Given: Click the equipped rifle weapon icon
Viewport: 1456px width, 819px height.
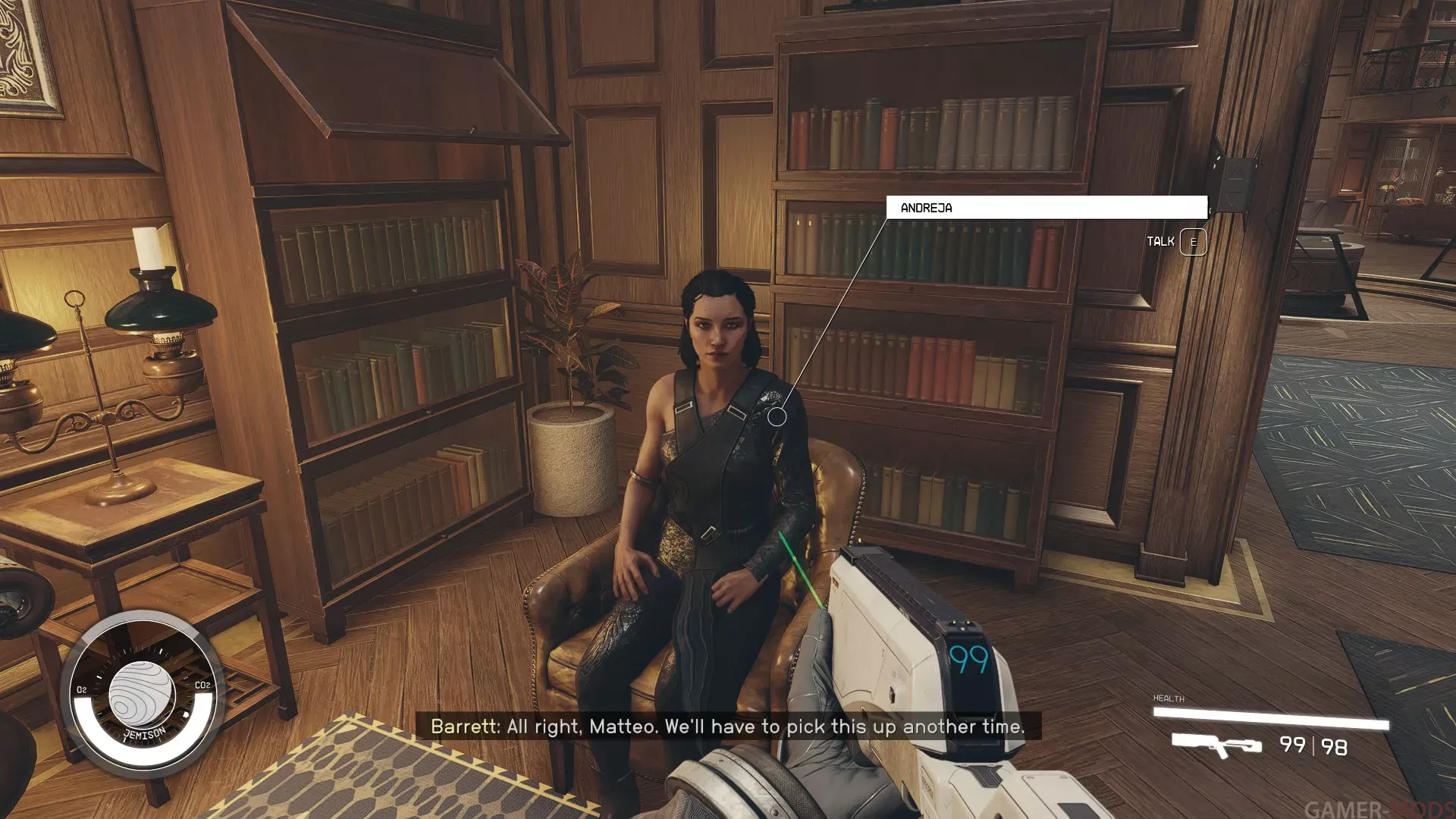Looking at the screenshot, I should (x=1216, y=745).
